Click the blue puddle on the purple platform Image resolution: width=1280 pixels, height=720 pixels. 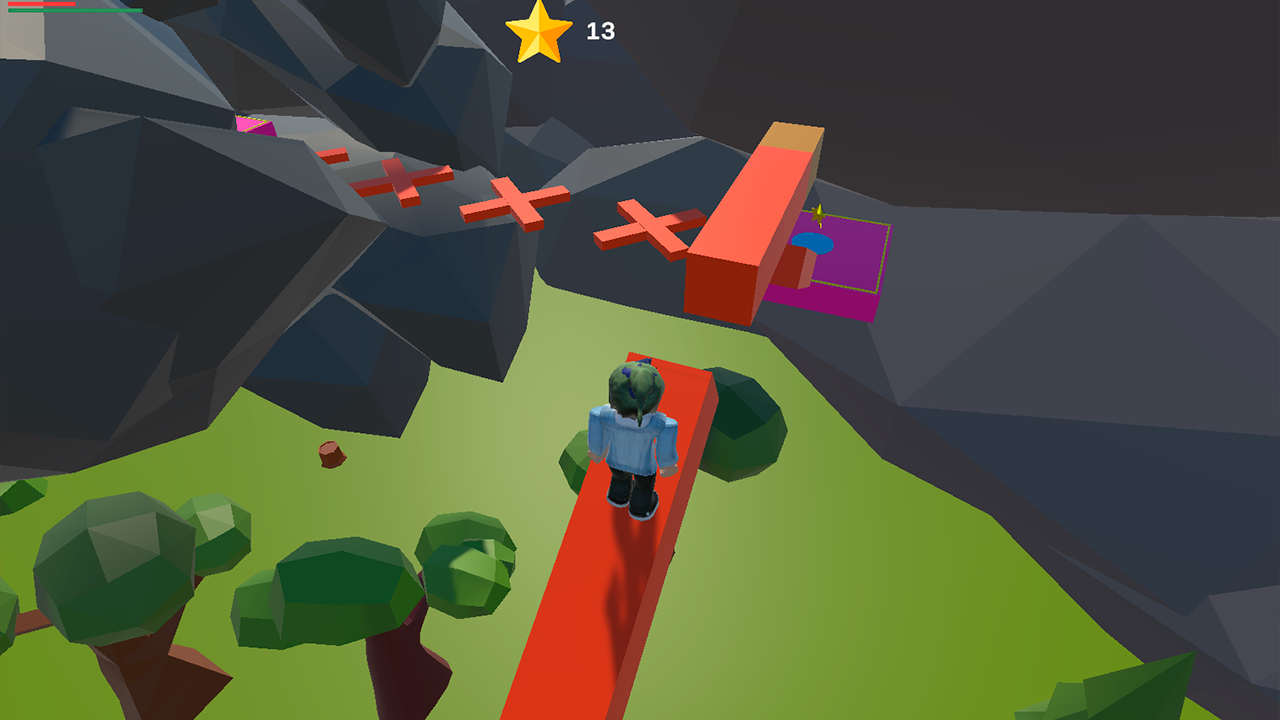814,243
